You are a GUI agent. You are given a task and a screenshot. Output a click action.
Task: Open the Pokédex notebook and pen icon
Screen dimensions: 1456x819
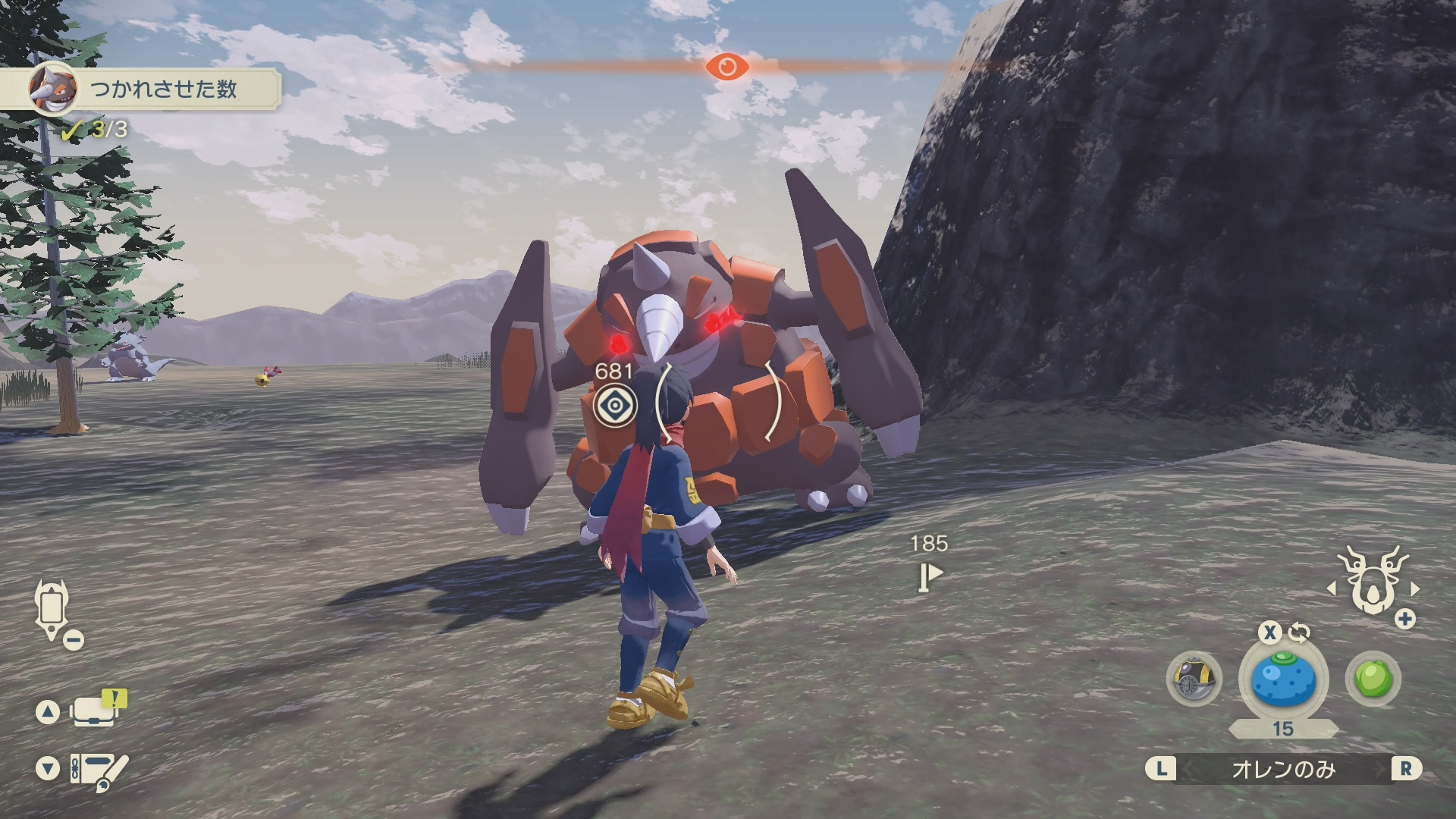pos(99,770)
